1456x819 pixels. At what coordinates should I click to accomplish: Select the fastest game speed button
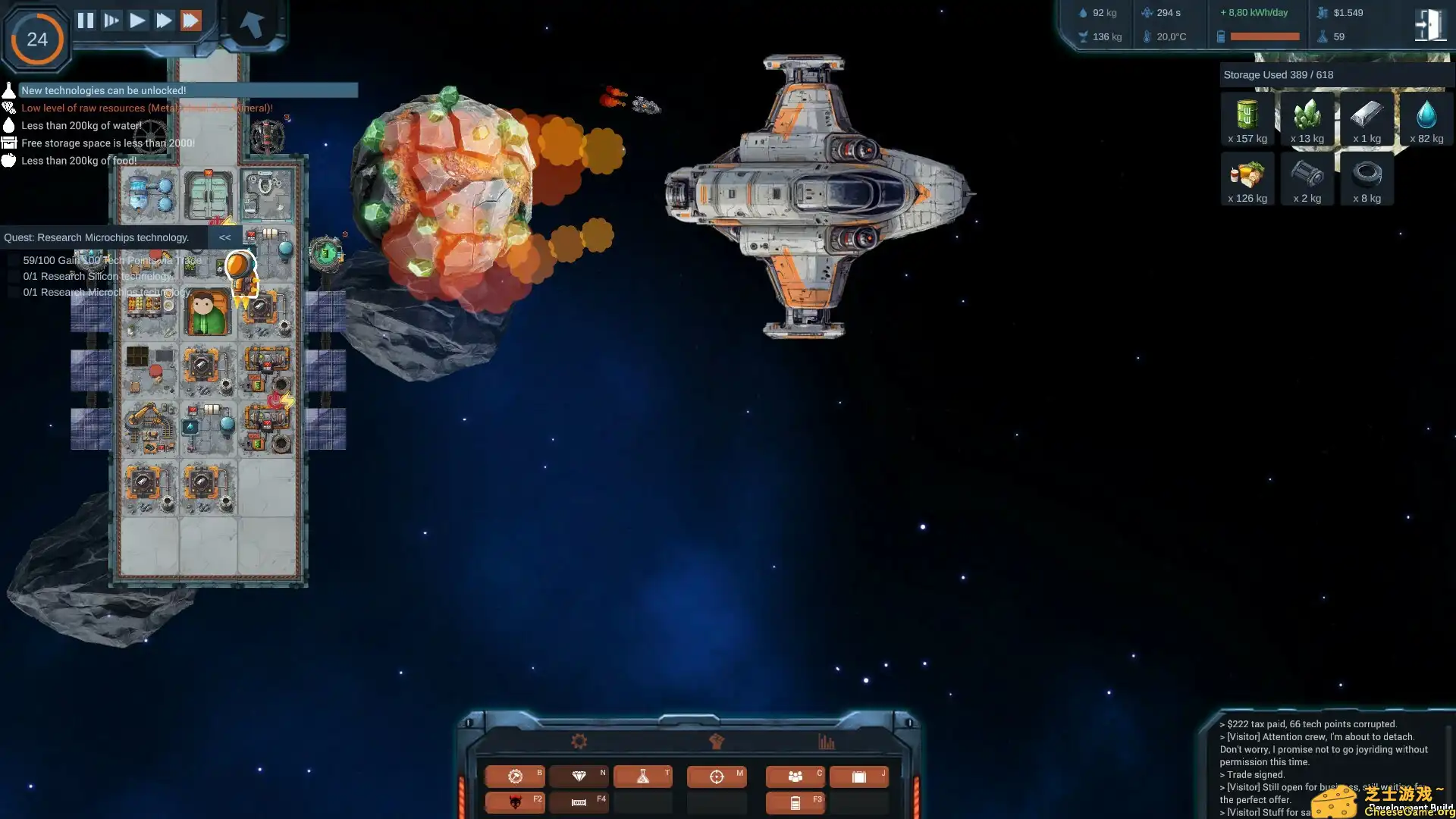[x=191, y=20]
